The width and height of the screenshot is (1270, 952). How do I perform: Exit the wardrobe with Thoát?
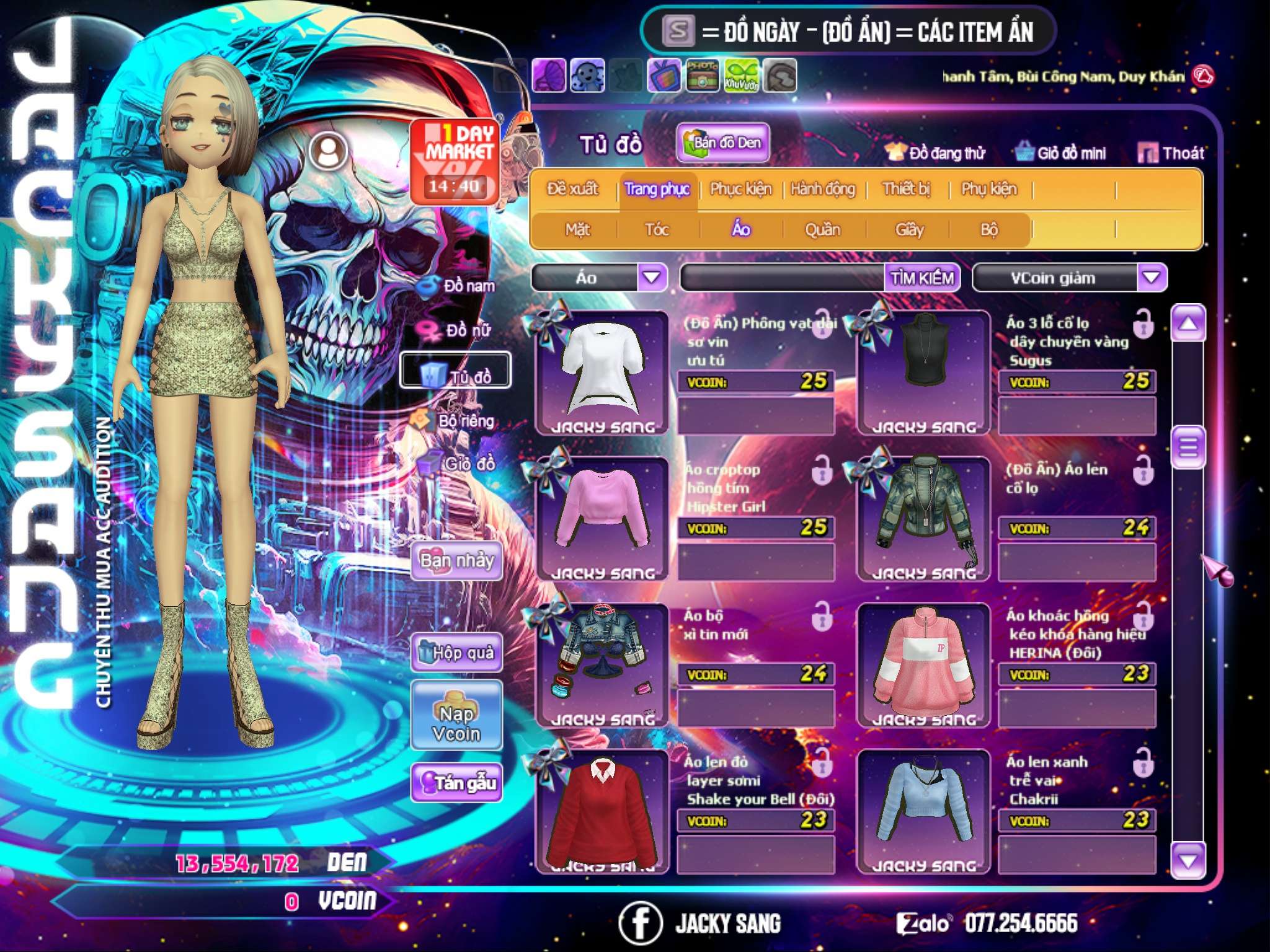pyautogui.click(x=1171, y=153)
